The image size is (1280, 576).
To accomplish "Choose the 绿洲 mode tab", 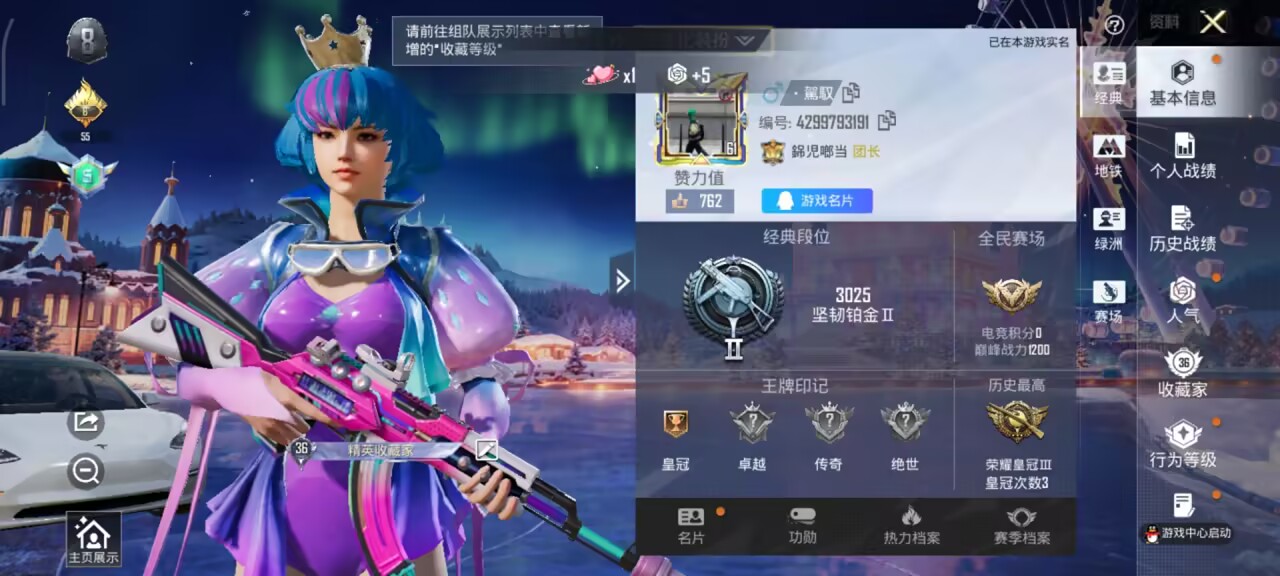I will point(1108,230).
